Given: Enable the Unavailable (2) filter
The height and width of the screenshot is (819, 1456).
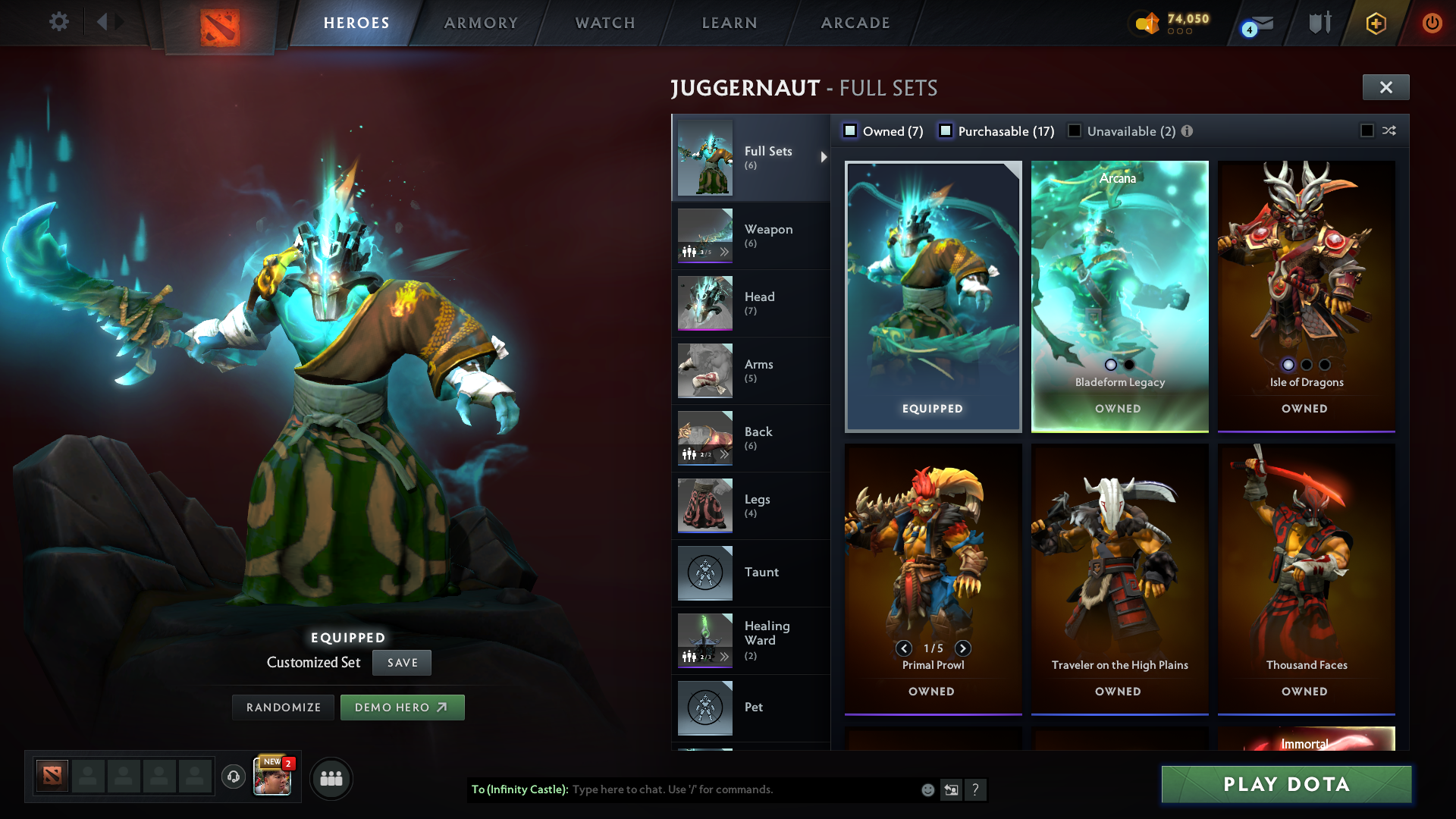Looking at the screenshot, I should [1075, 130].
